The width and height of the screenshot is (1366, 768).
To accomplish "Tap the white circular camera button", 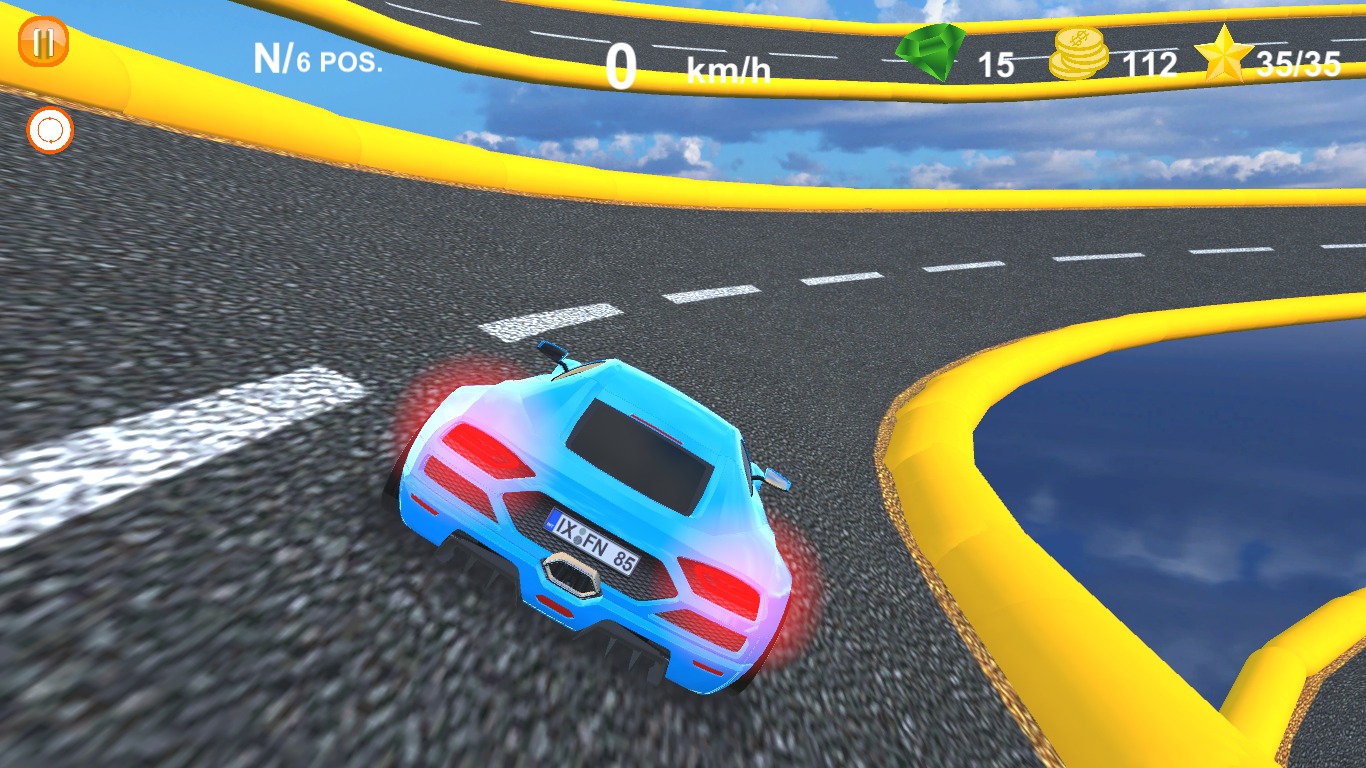I will 50,130.
